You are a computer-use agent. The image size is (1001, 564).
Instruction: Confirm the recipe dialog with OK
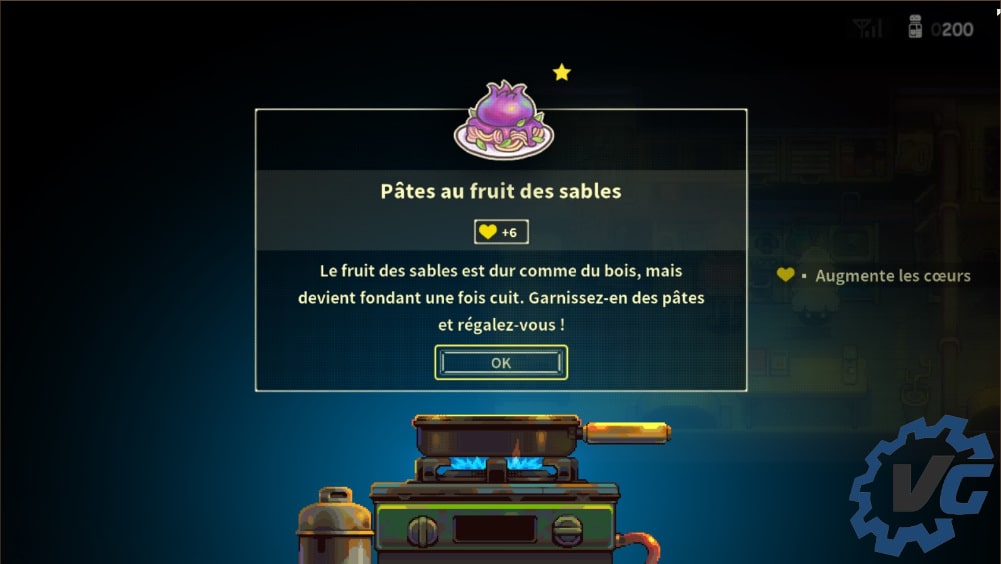point(501,363)
